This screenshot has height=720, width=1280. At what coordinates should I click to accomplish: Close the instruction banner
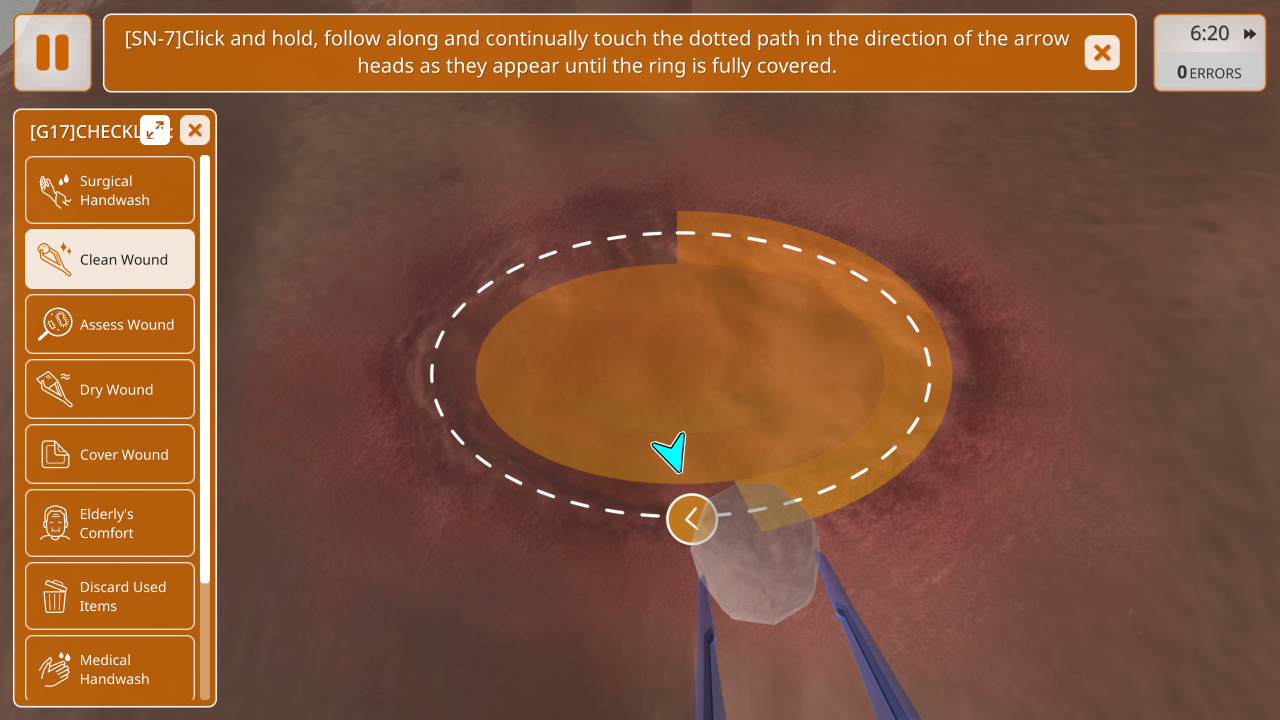(1102, 53)
